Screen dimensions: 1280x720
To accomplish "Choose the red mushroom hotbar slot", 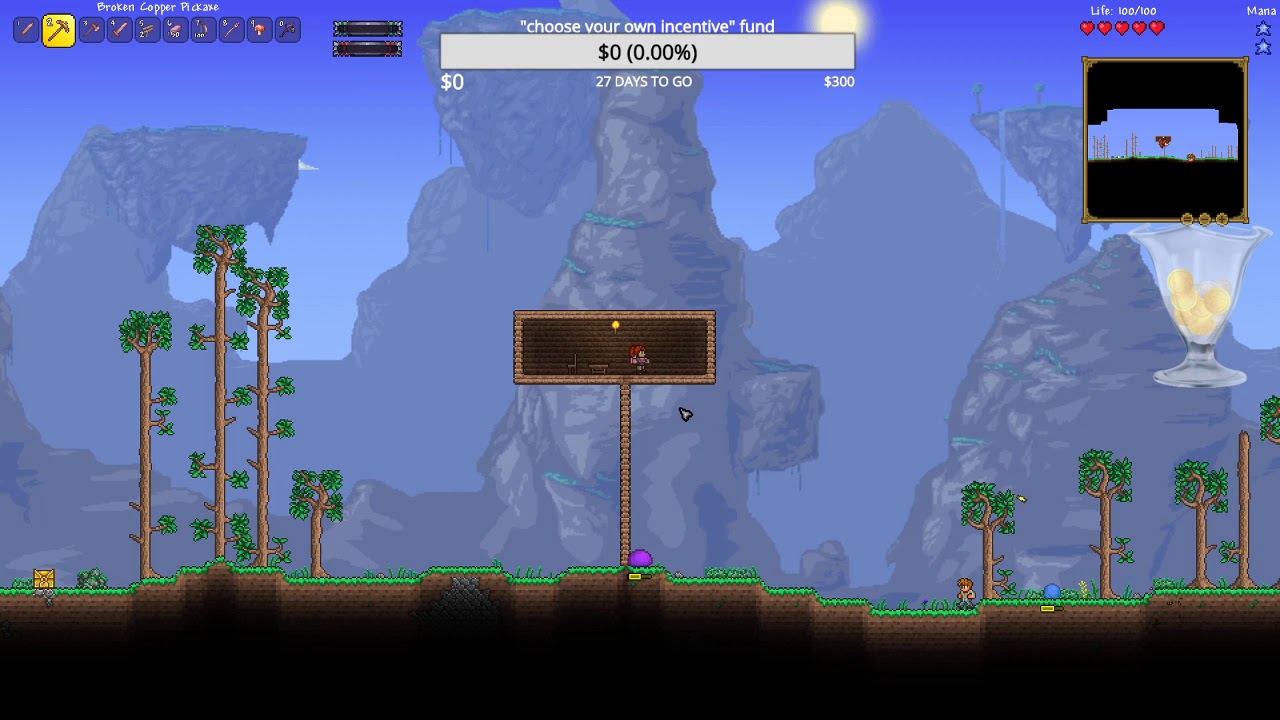I will click(259, 30).
